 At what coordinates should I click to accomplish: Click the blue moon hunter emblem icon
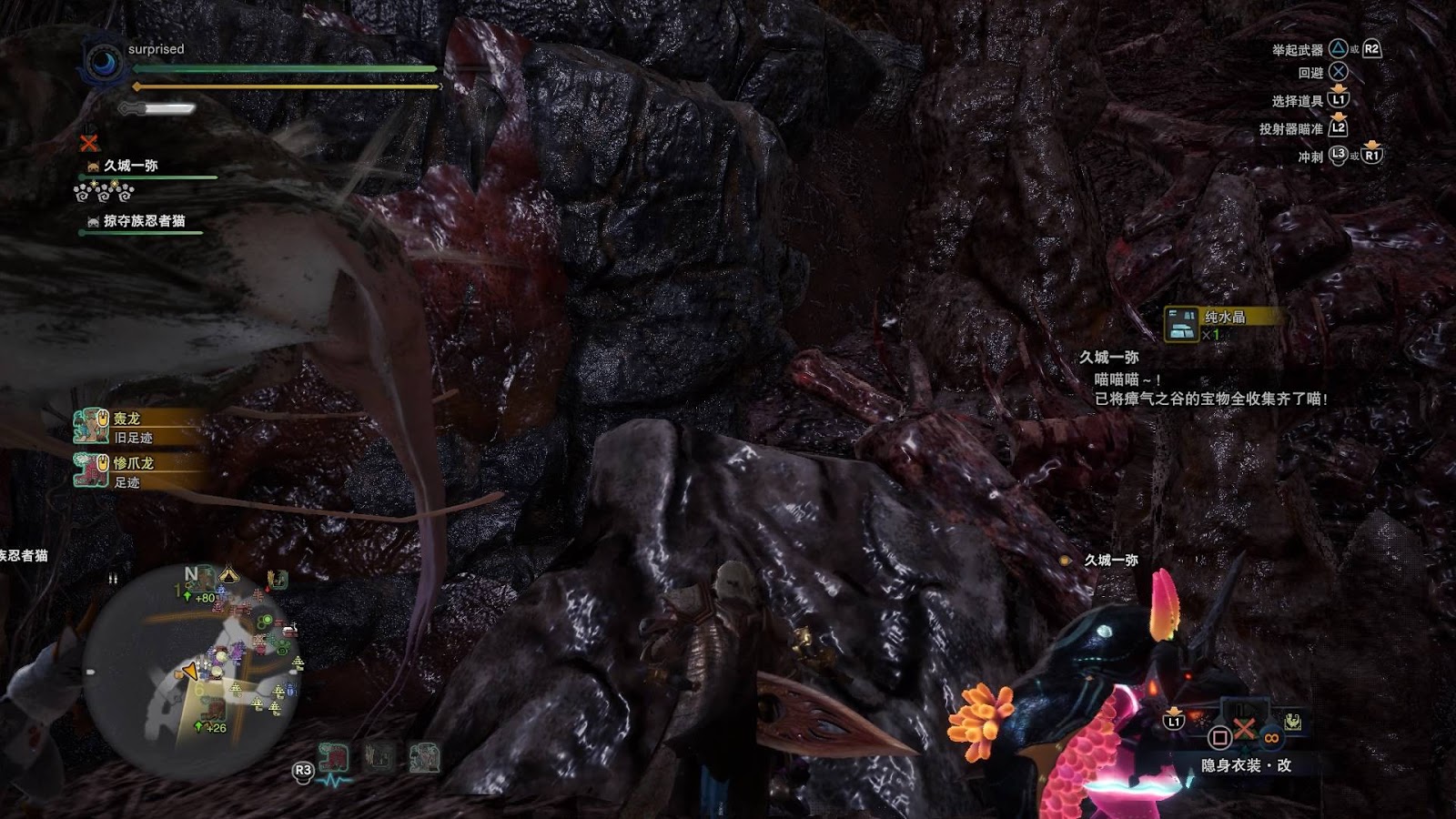click(103, 63)
